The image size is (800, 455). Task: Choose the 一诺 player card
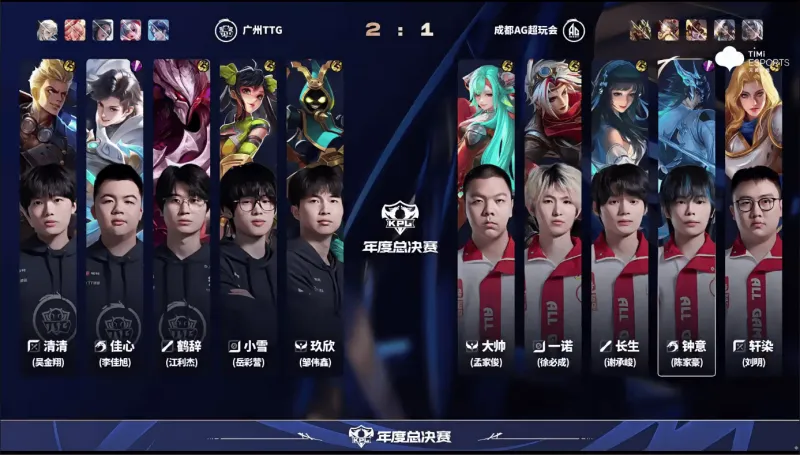(553, 215)
